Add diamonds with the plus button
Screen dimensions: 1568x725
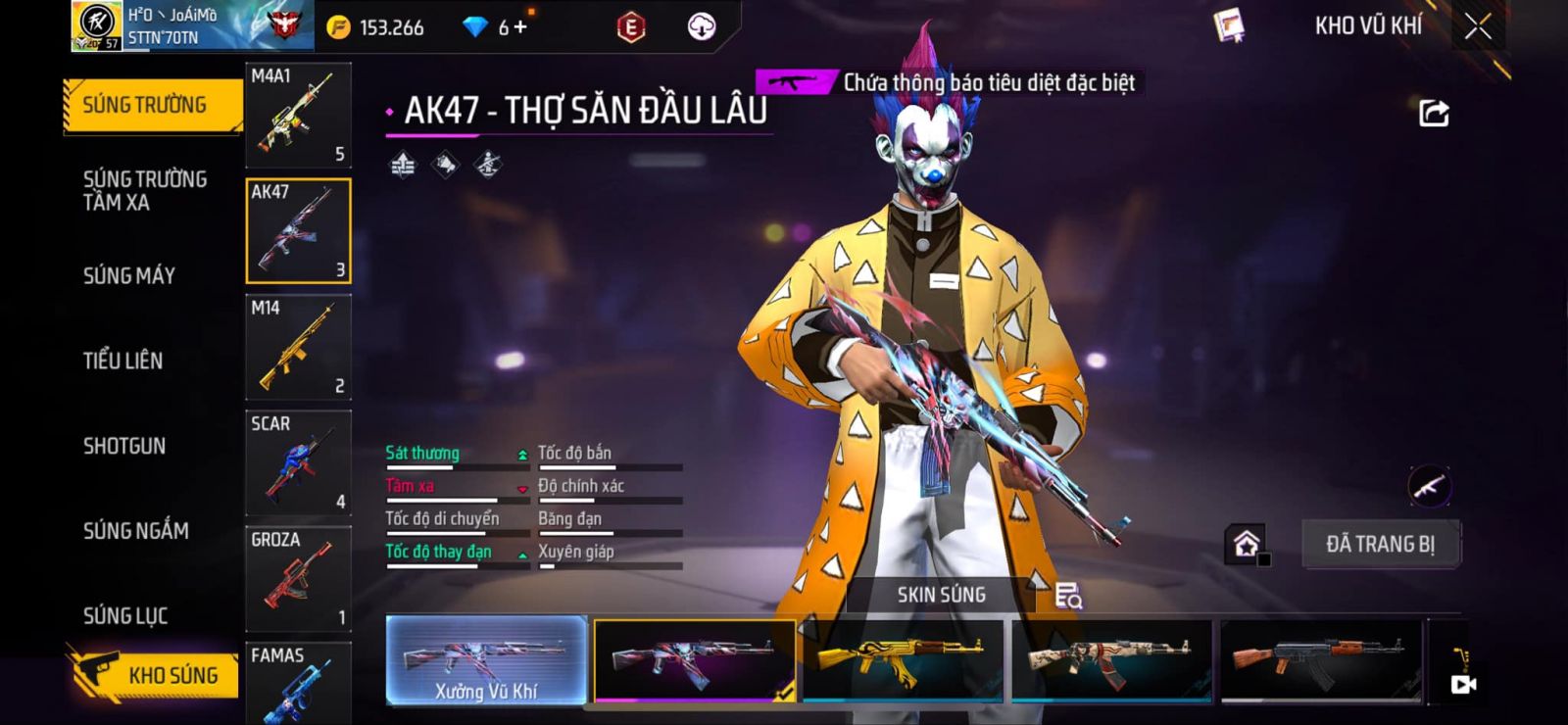coord(519,27)
